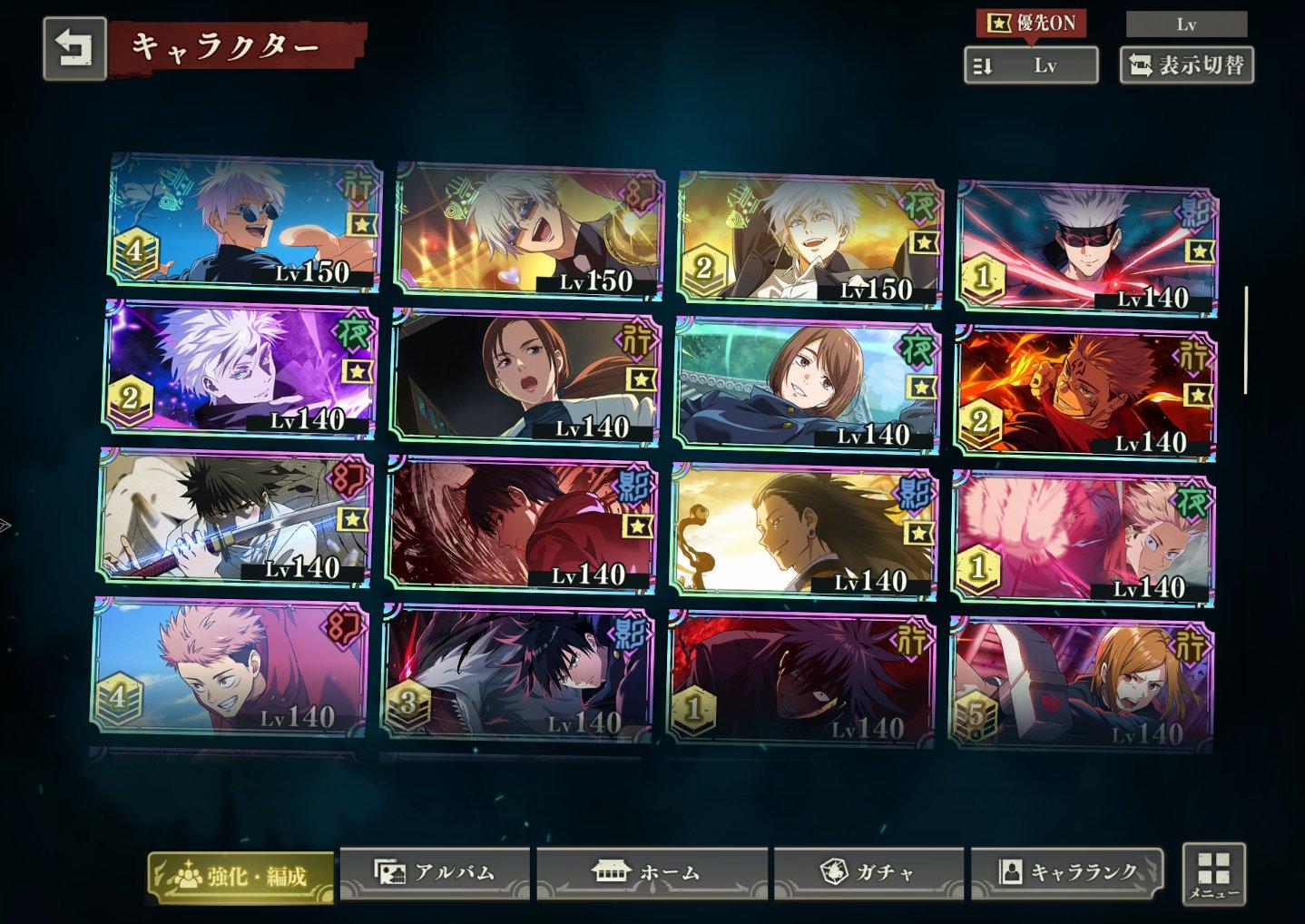Toggle favorite star on sunglasses Gojo Lv150 card
The image size is (1305, 924).
[361, 224]
